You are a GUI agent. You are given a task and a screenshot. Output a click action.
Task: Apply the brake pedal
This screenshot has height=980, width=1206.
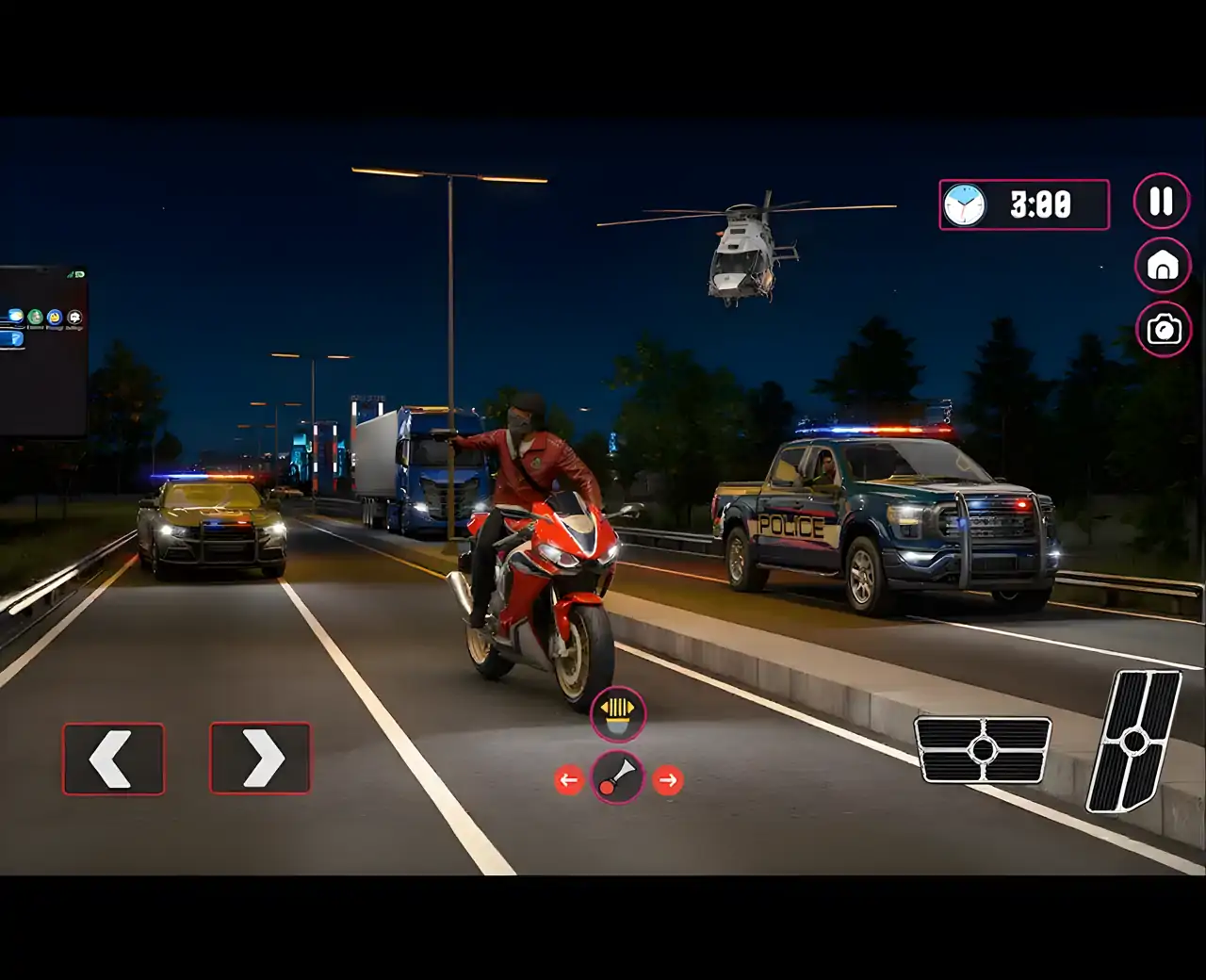pos(983,750)
